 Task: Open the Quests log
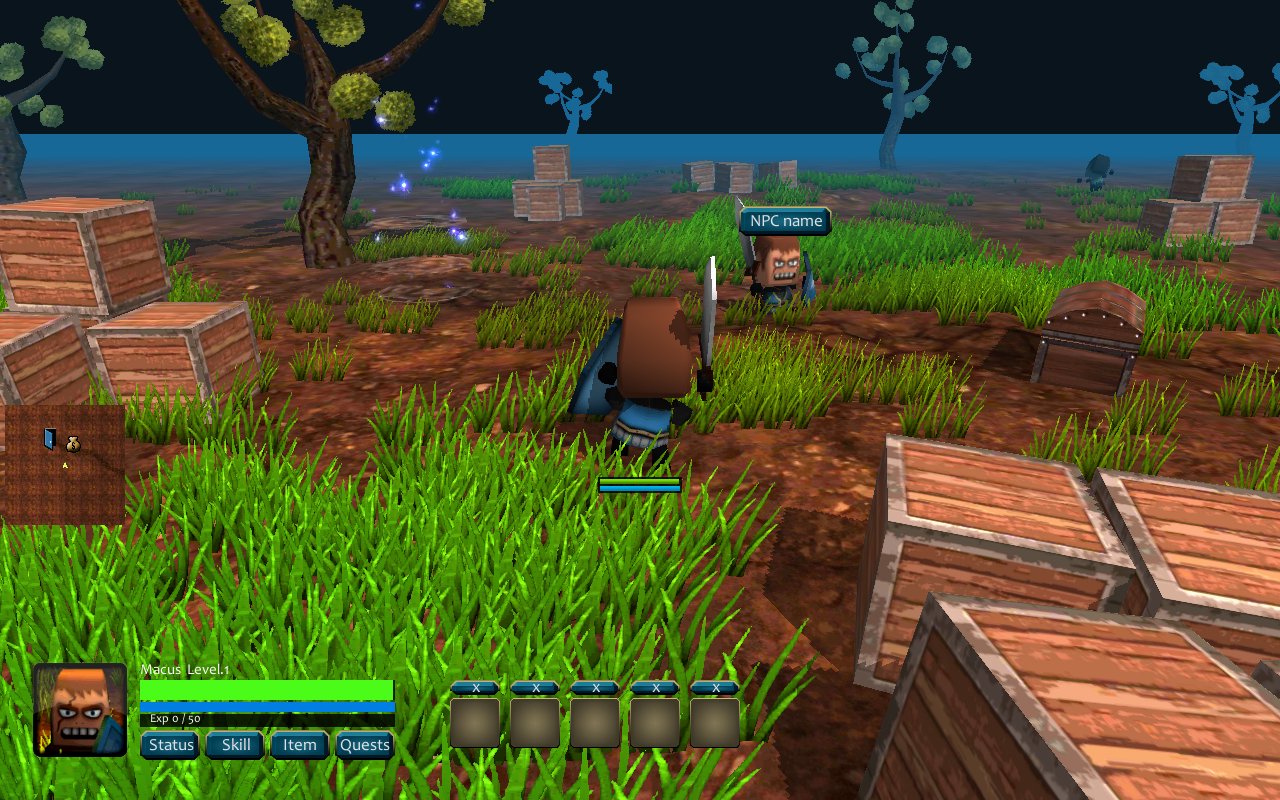tap(364, 745)
